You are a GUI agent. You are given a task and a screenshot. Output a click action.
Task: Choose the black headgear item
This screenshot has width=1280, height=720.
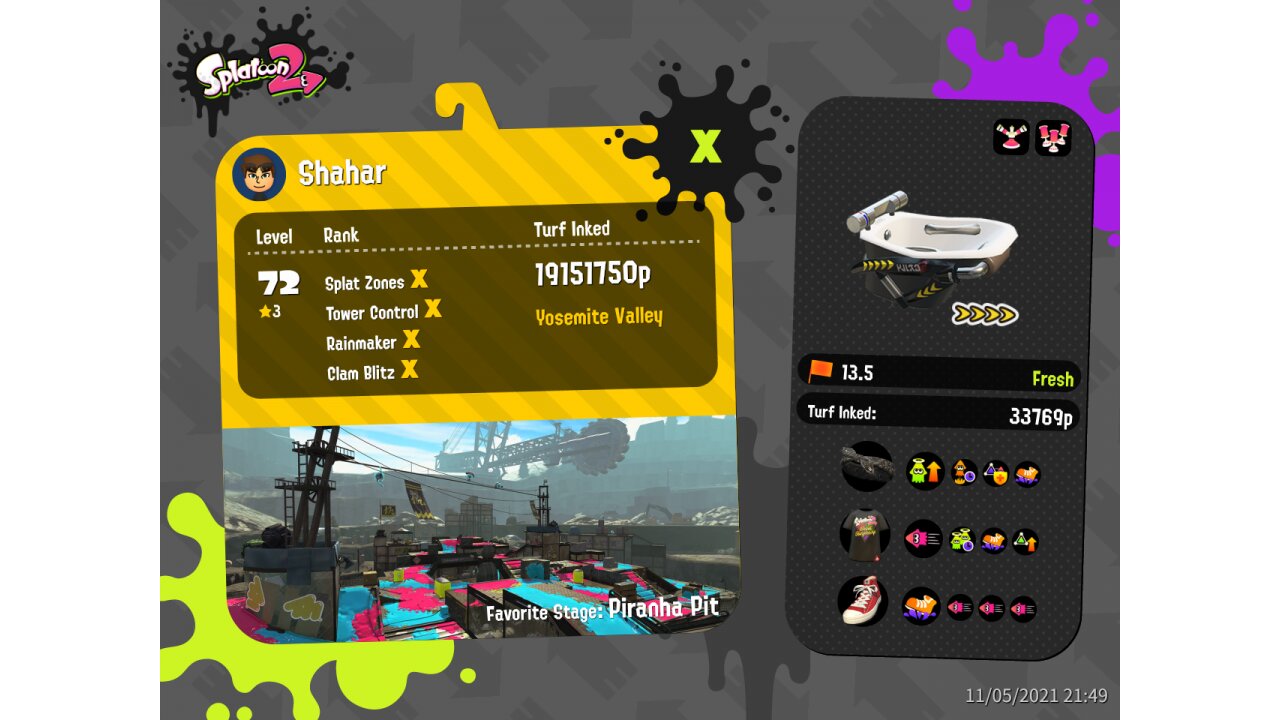[866, 467]
